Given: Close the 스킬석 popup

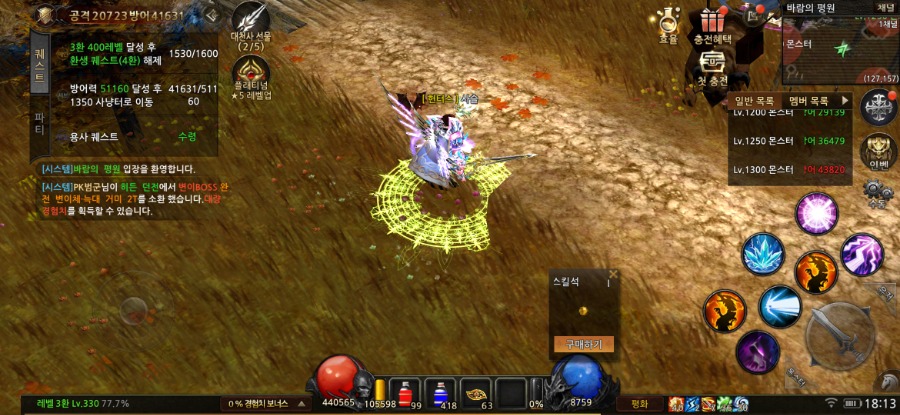Looking at the screenshot, I should 613,273.
